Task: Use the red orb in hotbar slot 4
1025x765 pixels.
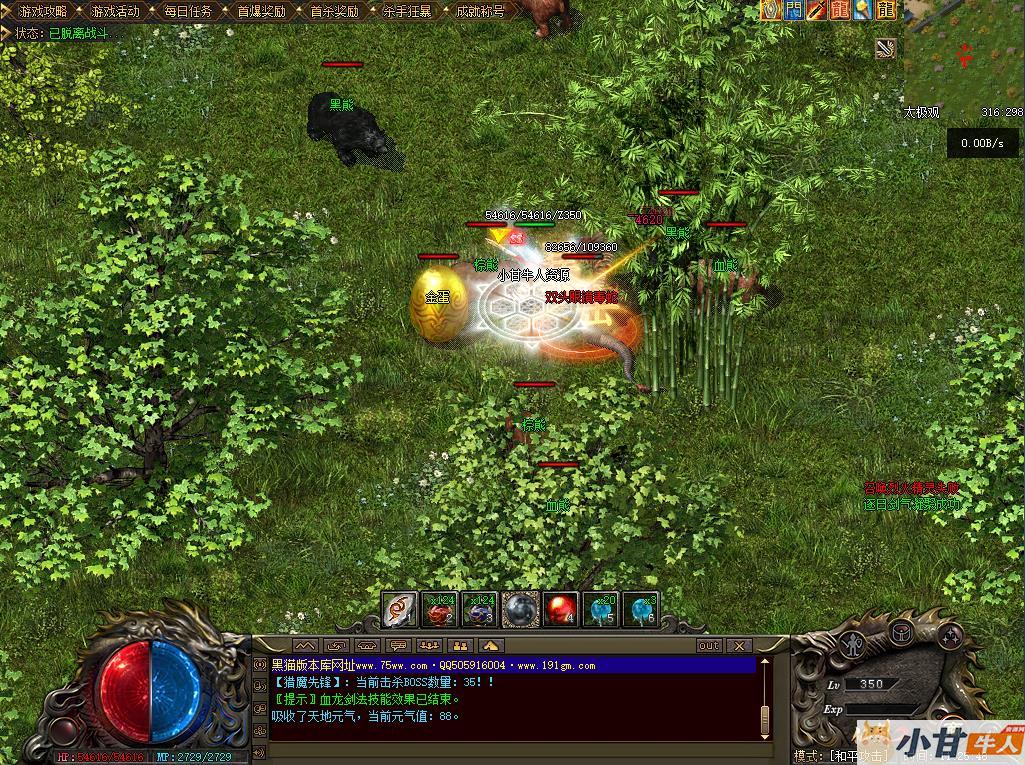Action: tap(561, 609)
